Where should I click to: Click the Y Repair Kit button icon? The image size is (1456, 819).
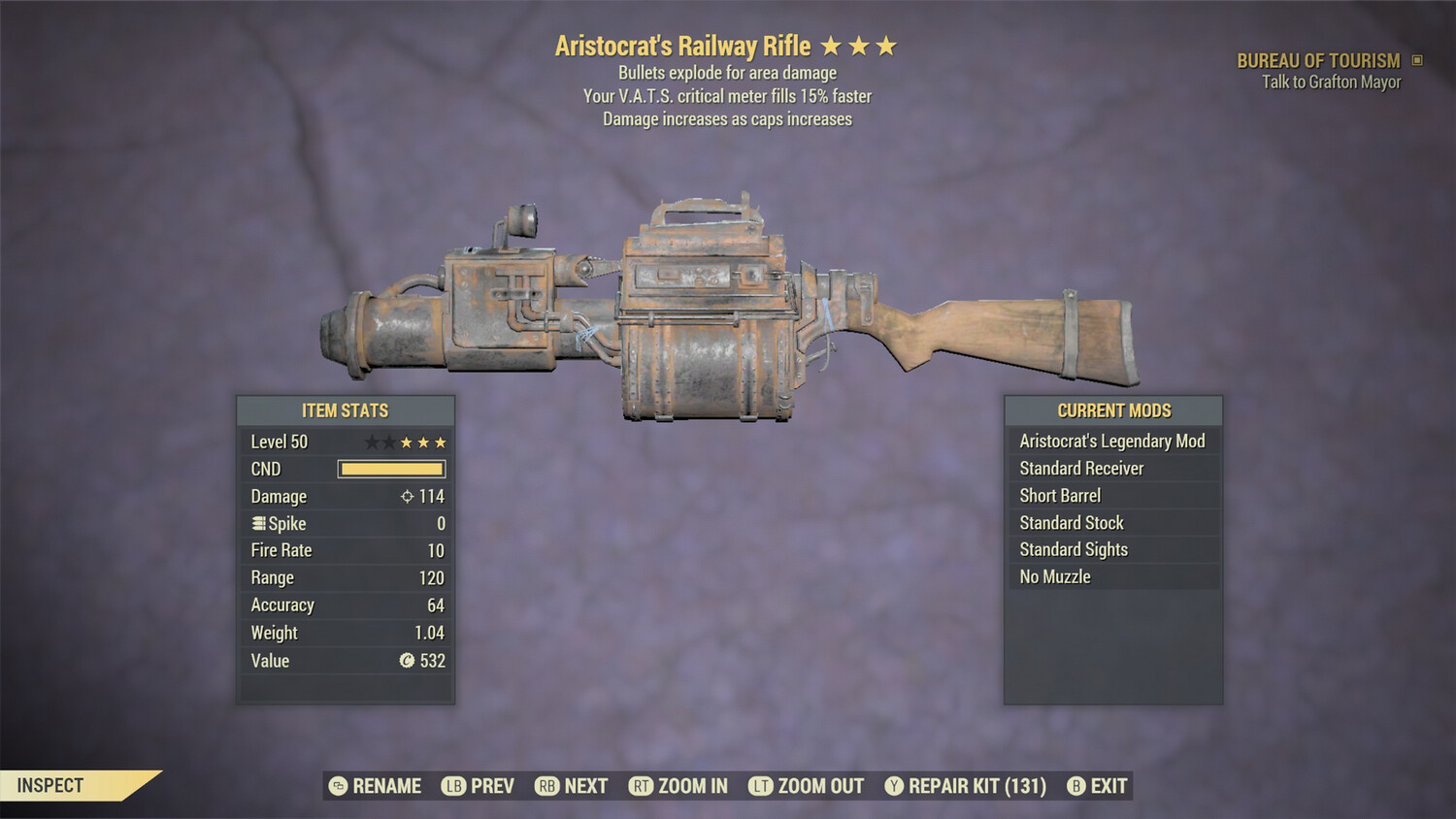click(894, 786)
